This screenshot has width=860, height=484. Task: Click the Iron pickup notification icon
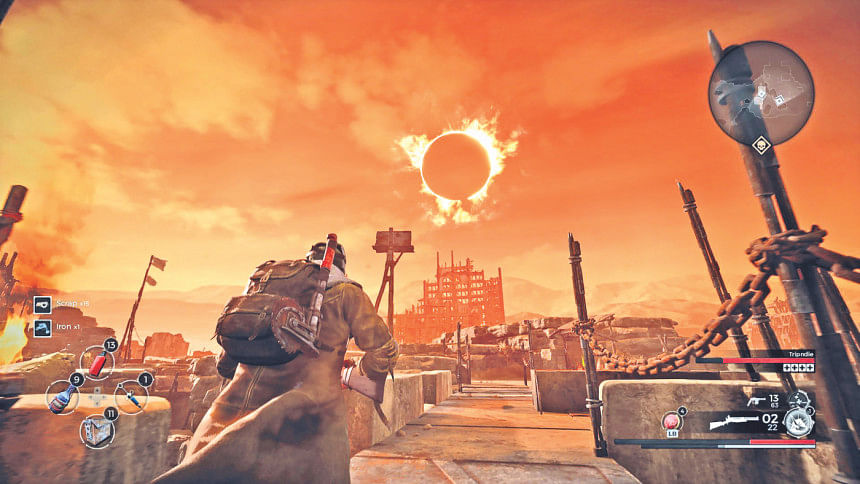point(42,327)
